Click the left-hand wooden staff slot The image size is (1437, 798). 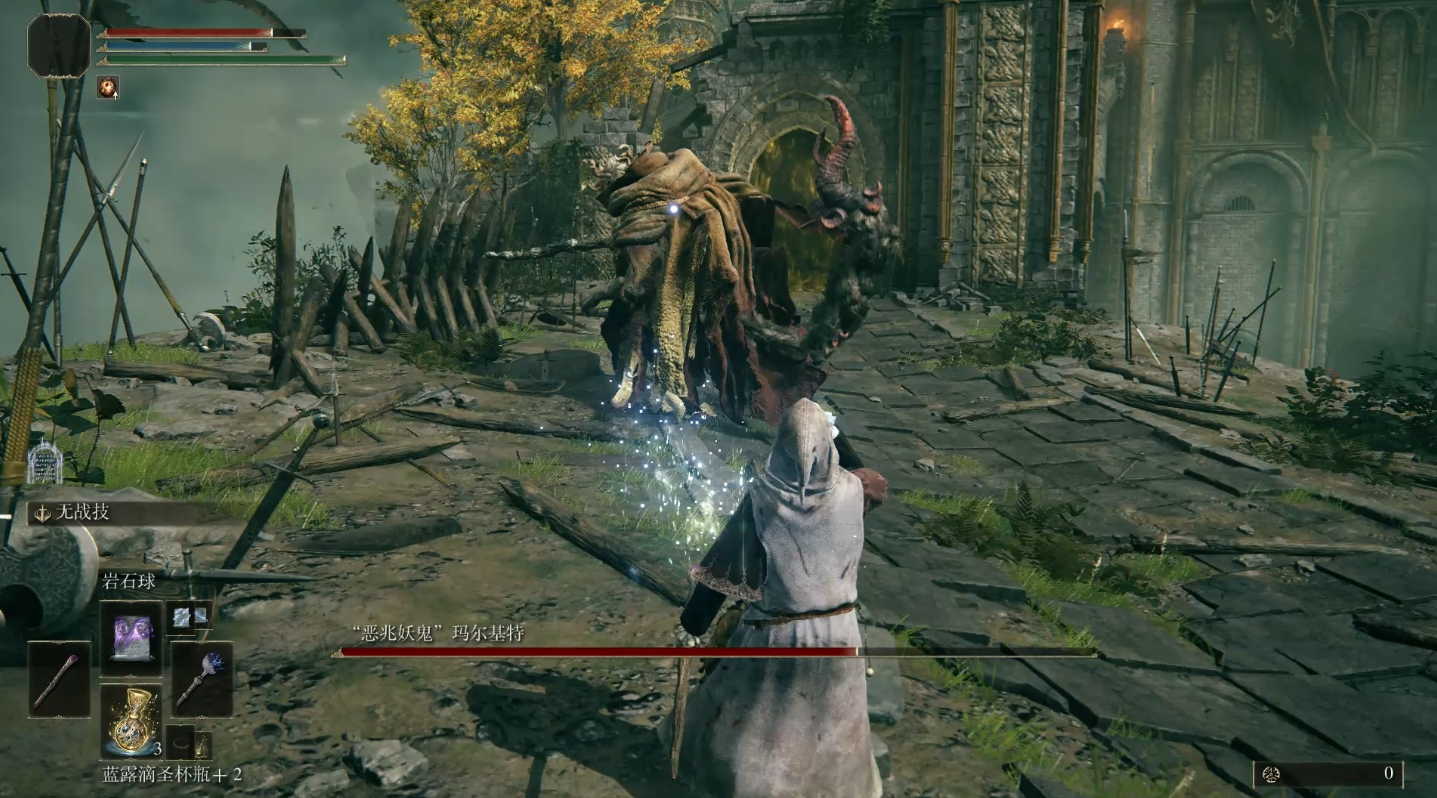tap(59, 679)
